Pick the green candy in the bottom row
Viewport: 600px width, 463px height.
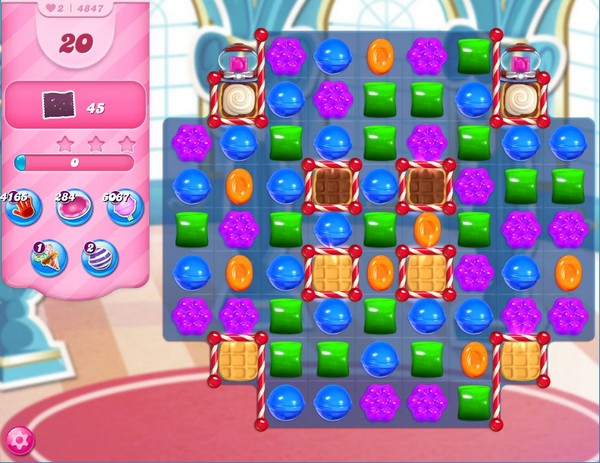474,400
